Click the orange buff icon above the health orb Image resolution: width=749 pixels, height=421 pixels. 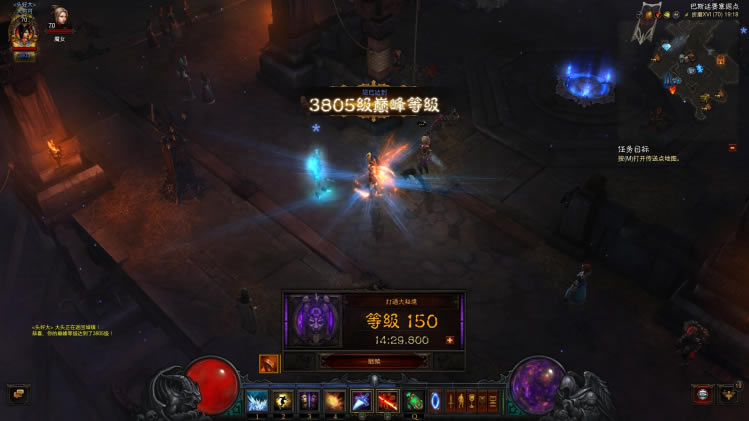click(x=269, y=363)
